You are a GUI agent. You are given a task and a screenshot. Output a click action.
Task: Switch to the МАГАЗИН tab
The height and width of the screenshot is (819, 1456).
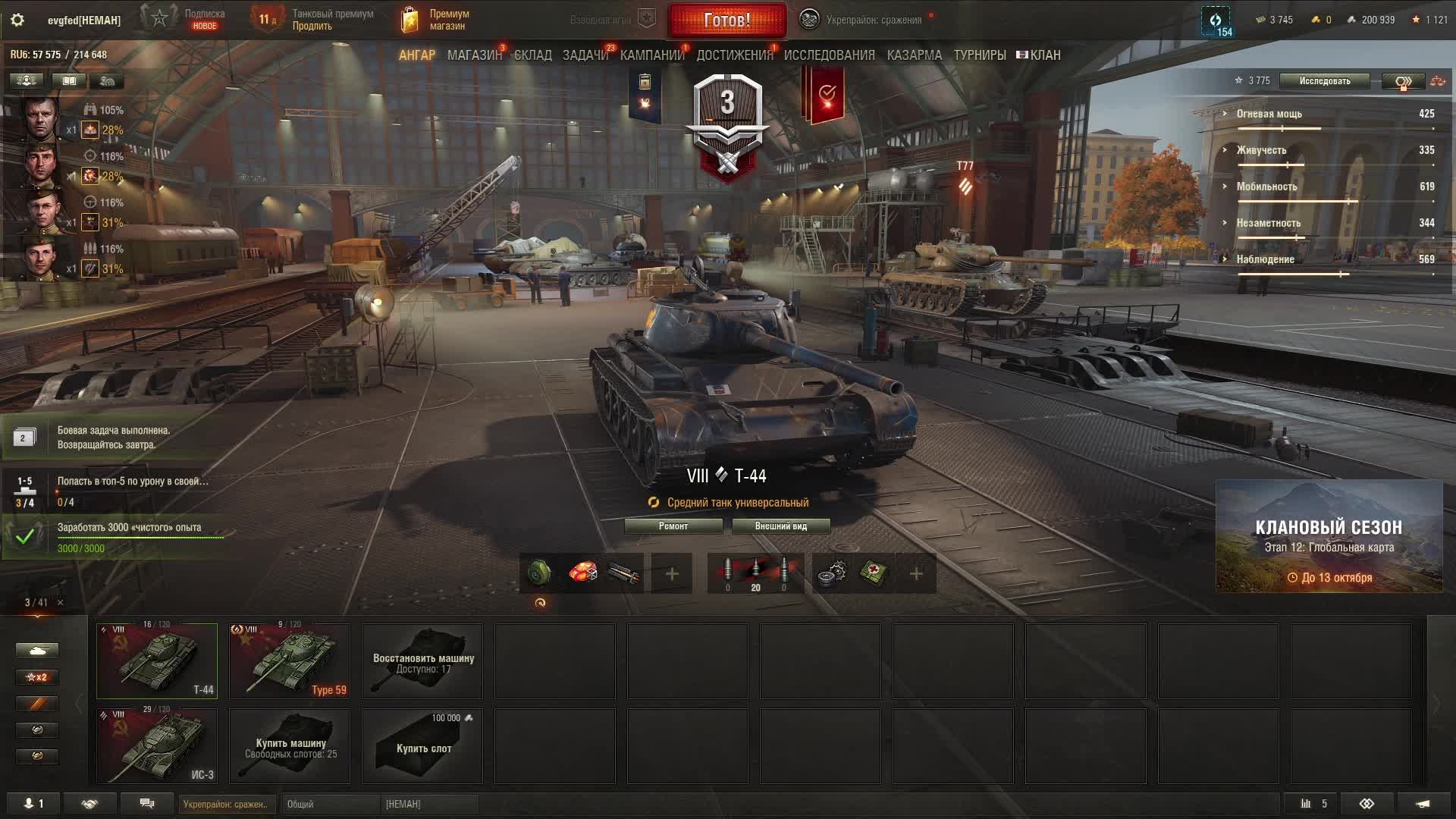pos(474,55)
